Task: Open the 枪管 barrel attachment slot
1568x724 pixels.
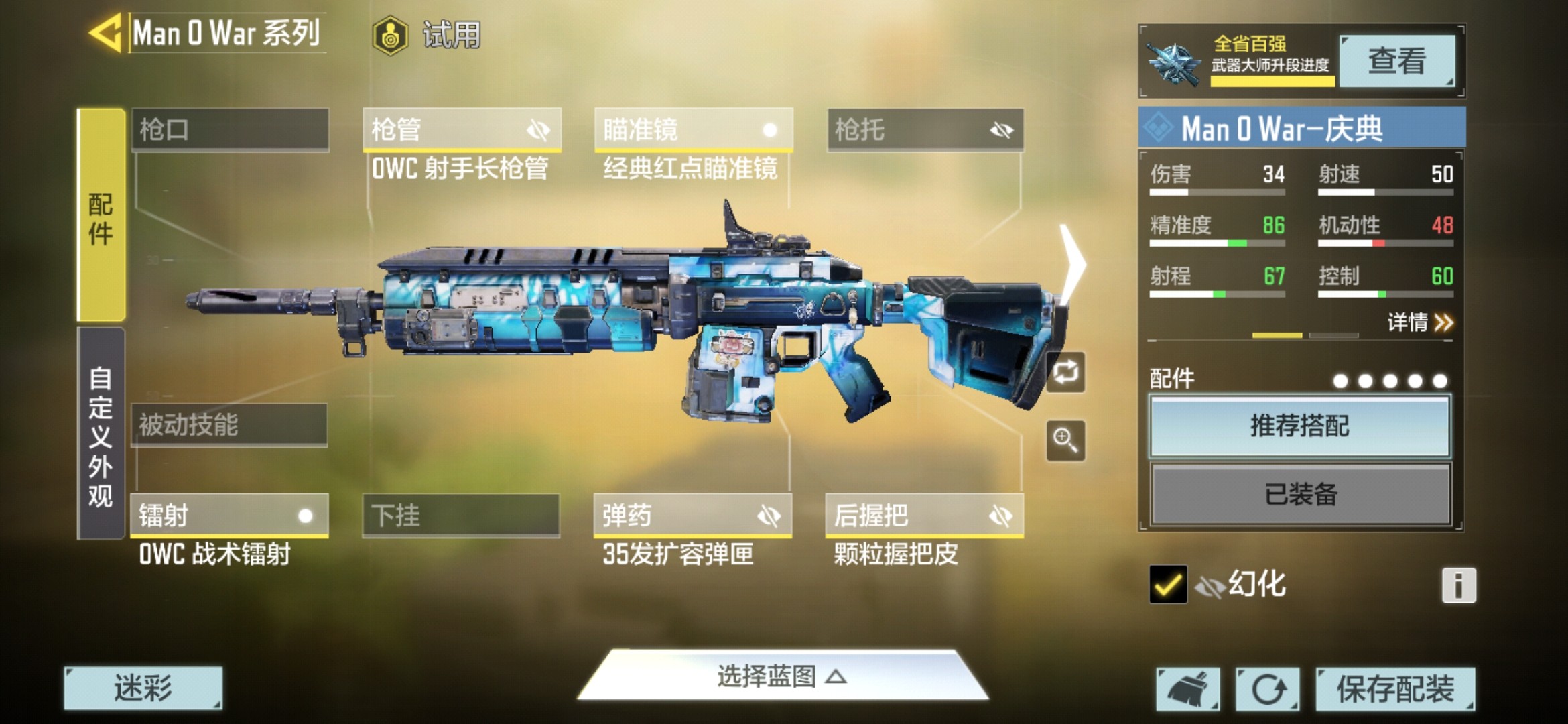Action: [461, 129]
